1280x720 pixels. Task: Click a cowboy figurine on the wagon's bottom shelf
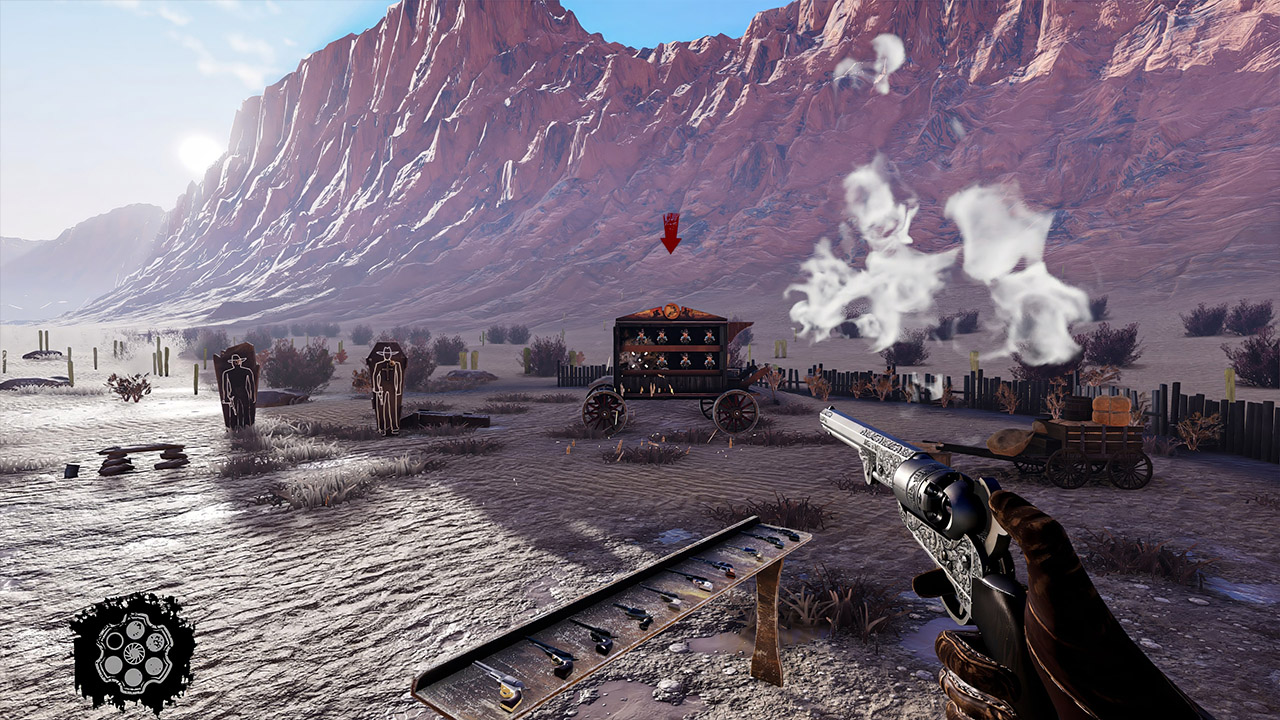685,361
